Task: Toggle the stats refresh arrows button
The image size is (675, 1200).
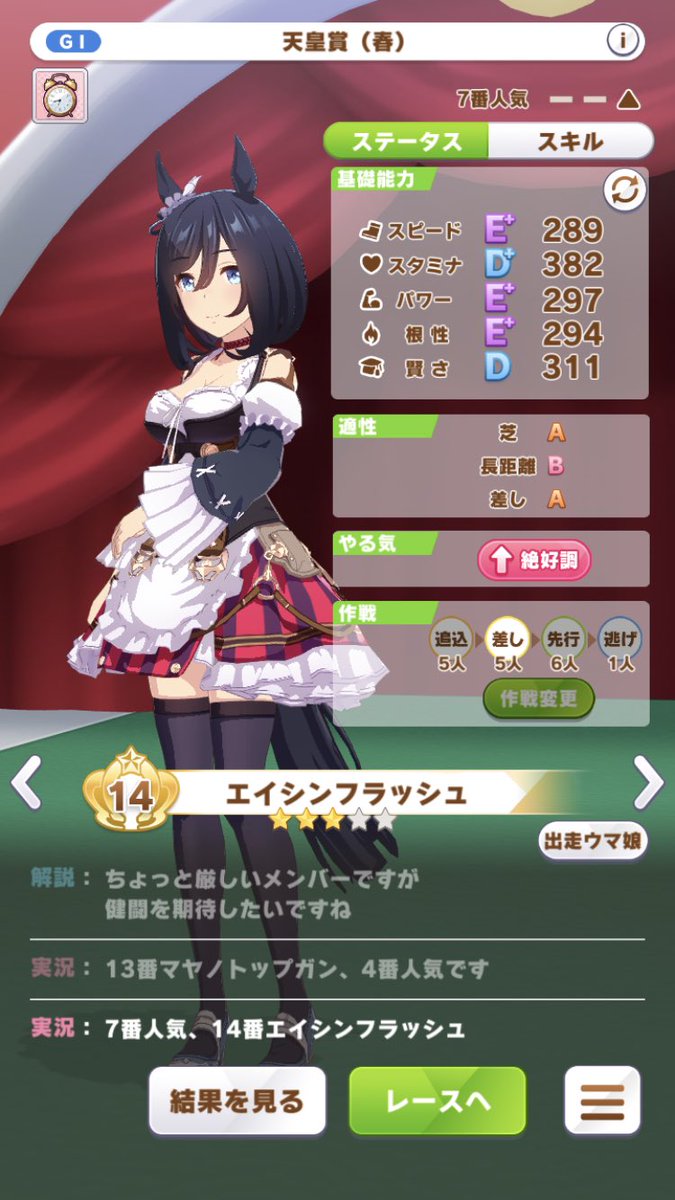Action: [x=624, y=192]
